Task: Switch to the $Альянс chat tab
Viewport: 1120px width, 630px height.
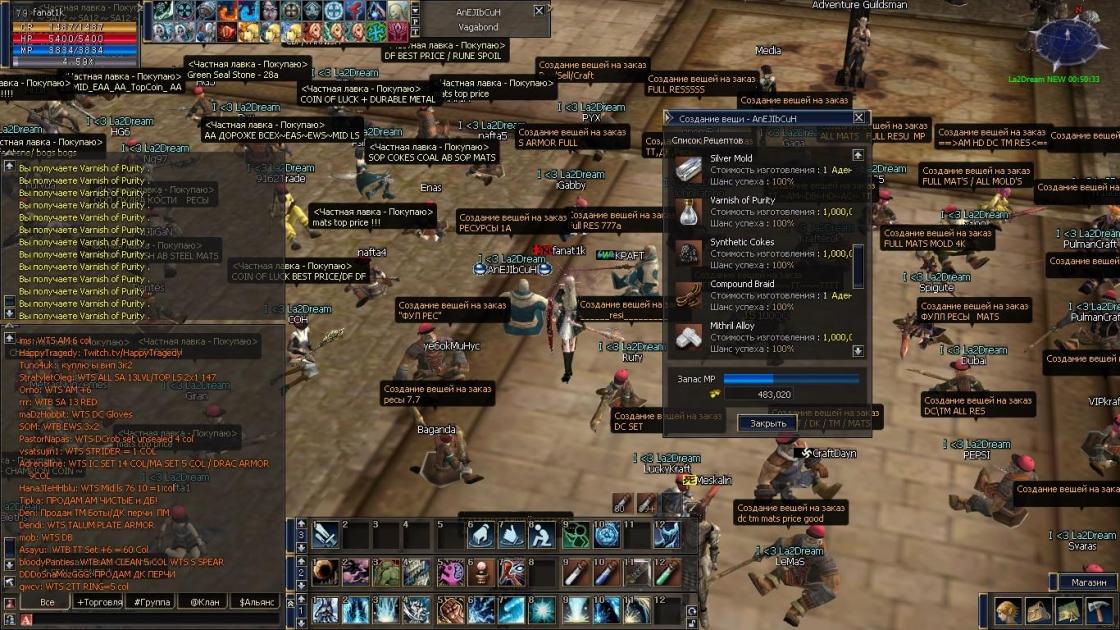Action: tap(256, 602)
